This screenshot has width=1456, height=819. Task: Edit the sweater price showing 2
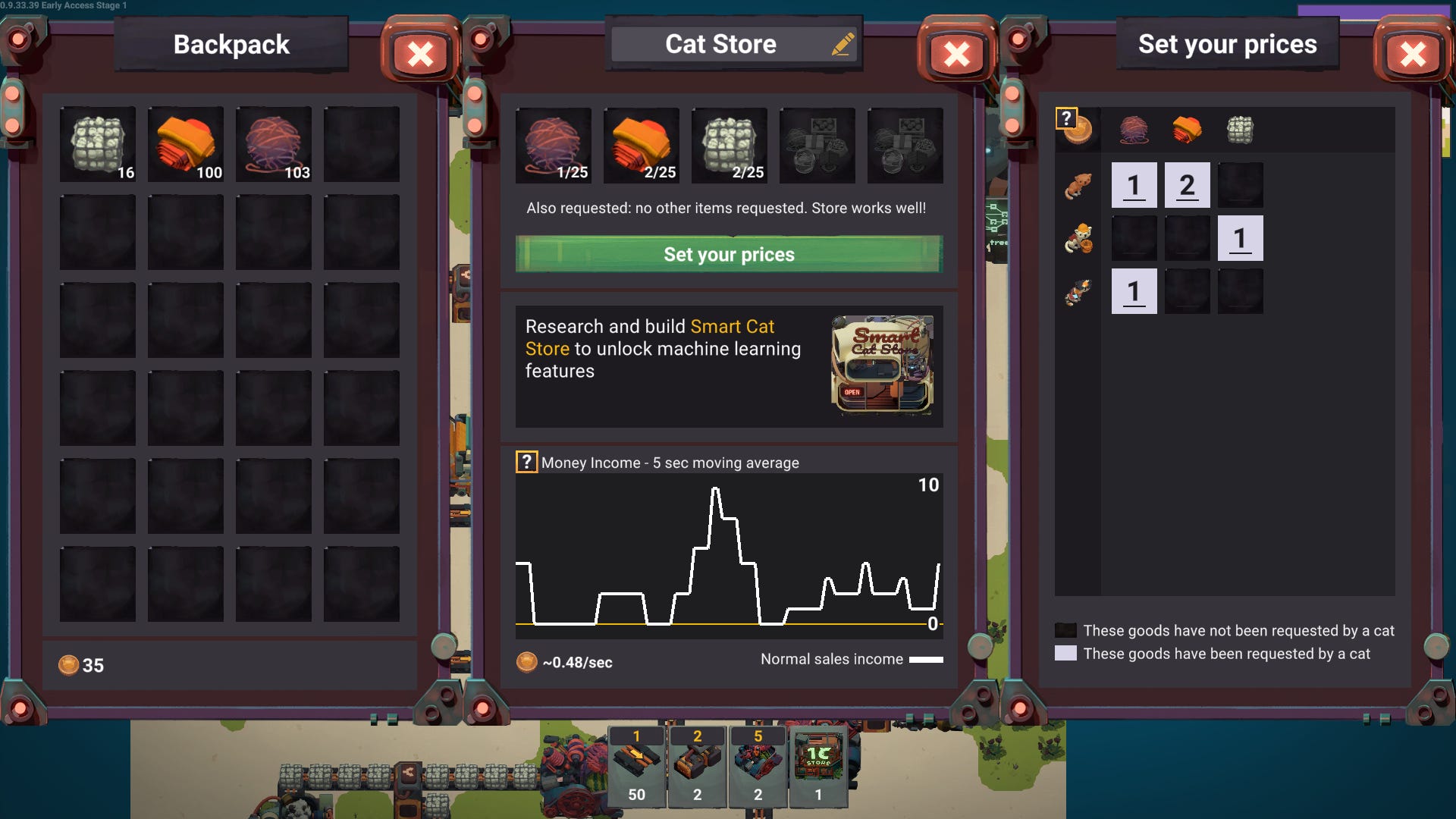click(1187, 184)
